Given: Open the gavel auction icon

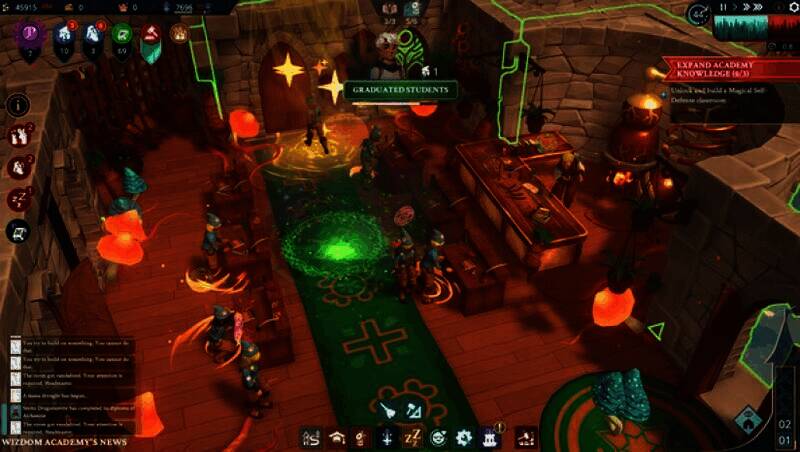Looking at the screenshot, I should (x=151, y=35).
